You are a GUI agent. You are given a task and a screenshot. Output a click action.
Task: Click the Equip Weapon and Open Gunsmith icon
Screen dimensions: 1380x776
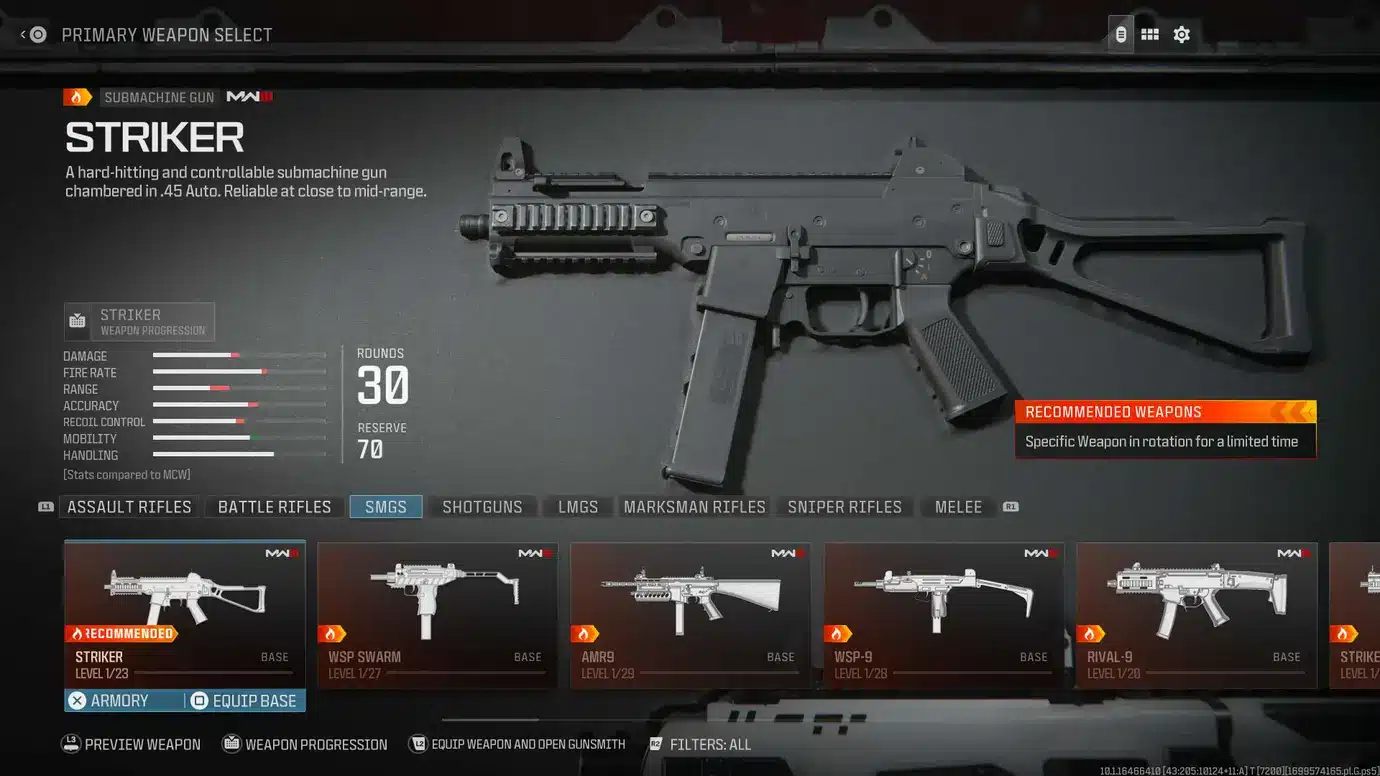pyautogui.click(x=418, y=744)
